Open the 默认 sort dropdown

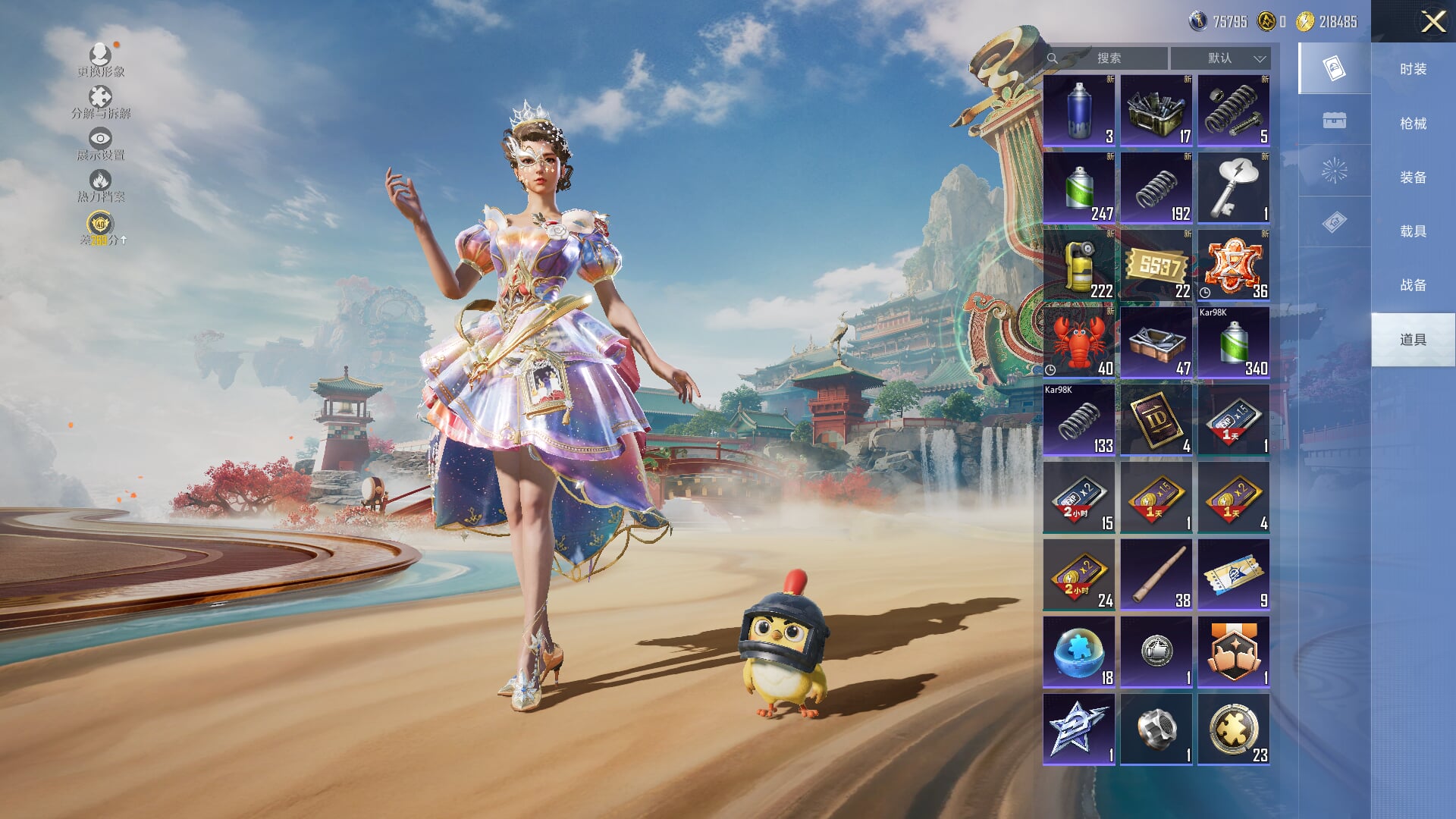click(1220, 58)
